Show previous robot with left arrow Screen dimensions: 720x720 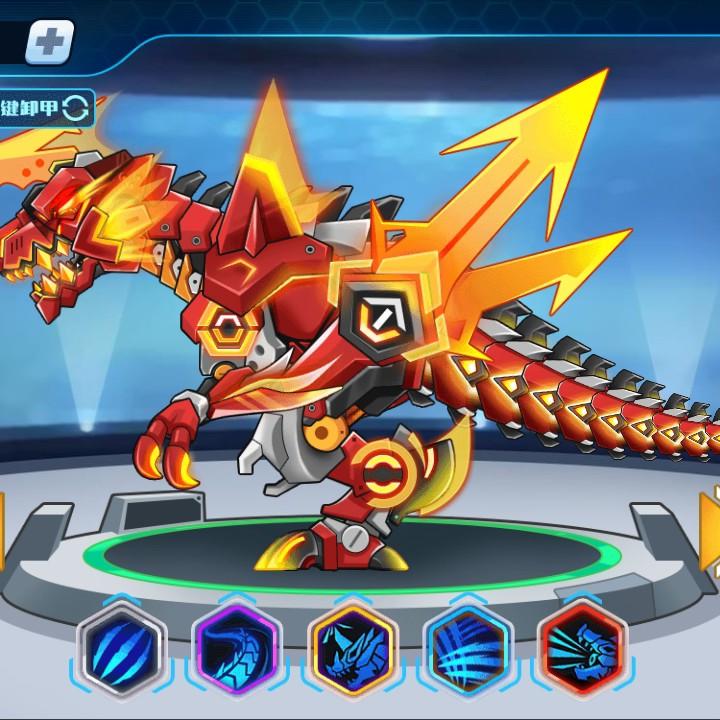click(3, 530)
